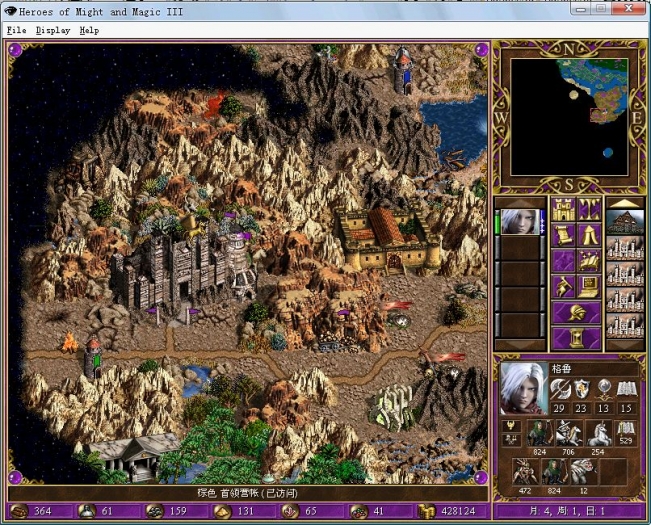Click the tent sleep/wake hero button
This screenshot has width=651, height=525.
pos(590,236)
